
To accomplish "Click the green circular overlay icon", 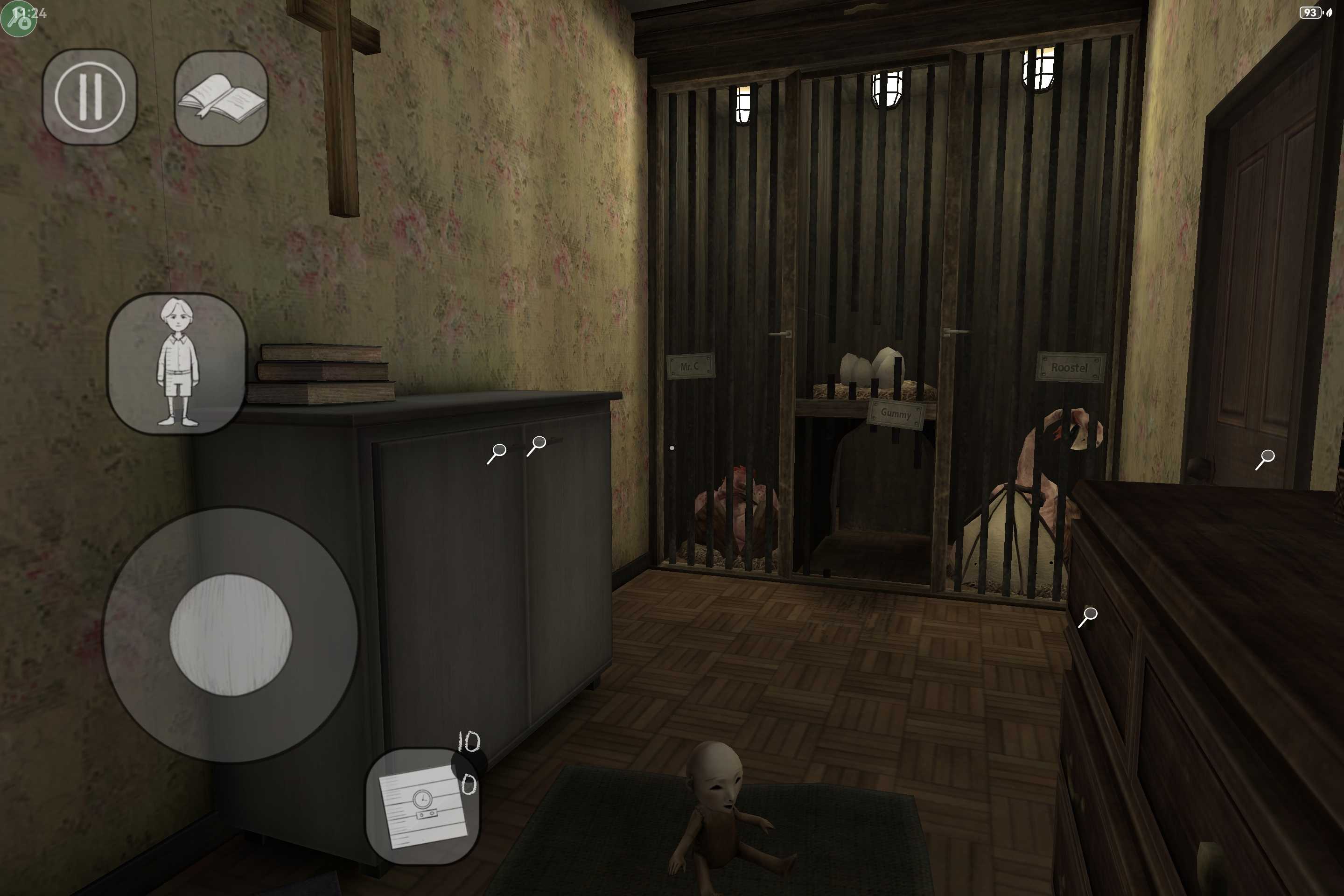I will tap(17, 18).
